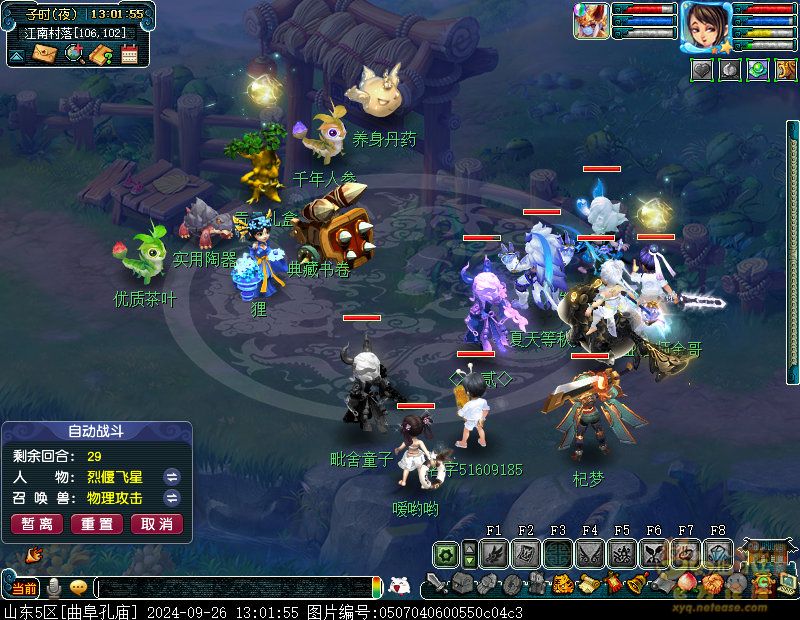Image resolution: width=800 pixels, height=620 pixels.
Task: Open the green gear settings button
Action: [447, 553]
